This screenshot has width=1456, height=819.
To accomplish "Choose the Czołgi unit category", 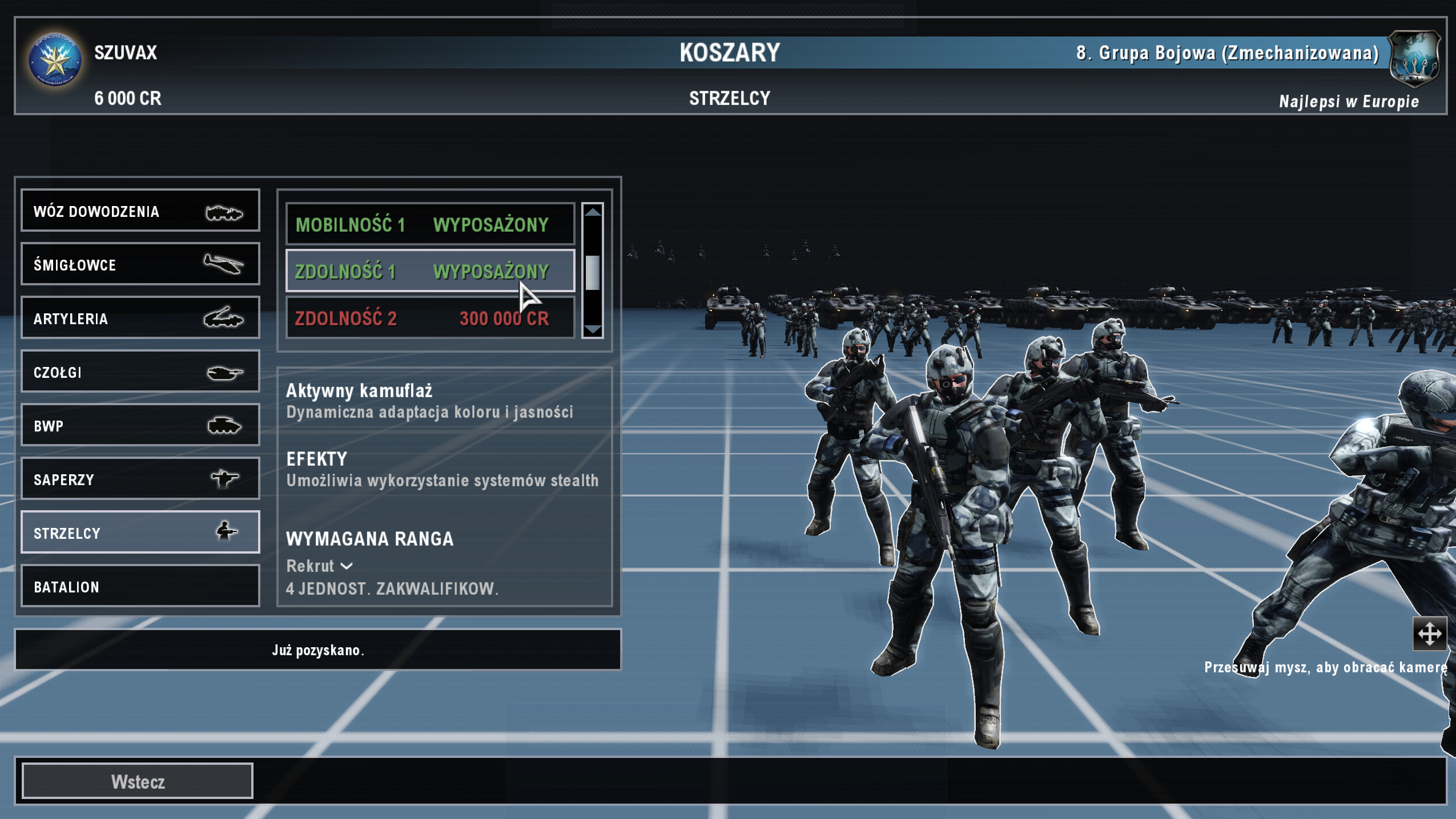I will (x=140, y=372).
